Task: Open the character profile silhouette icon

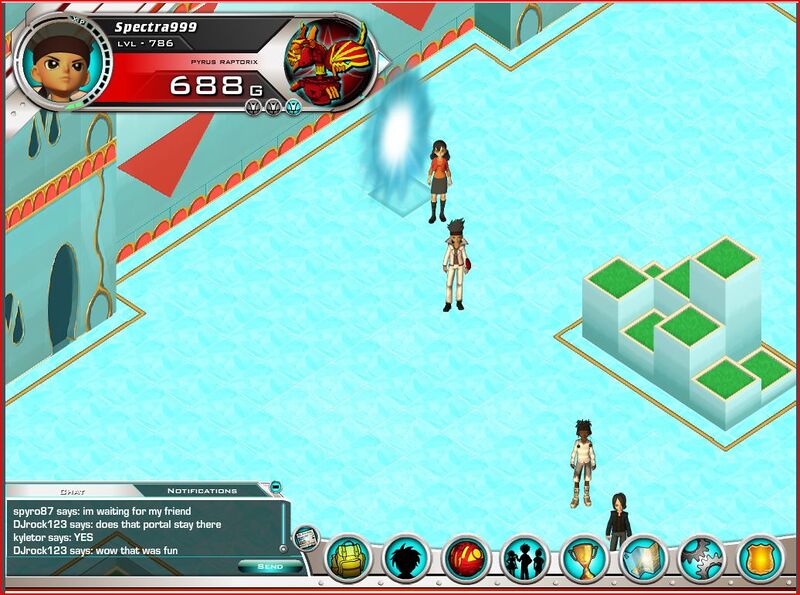Action: click(406, 560)
